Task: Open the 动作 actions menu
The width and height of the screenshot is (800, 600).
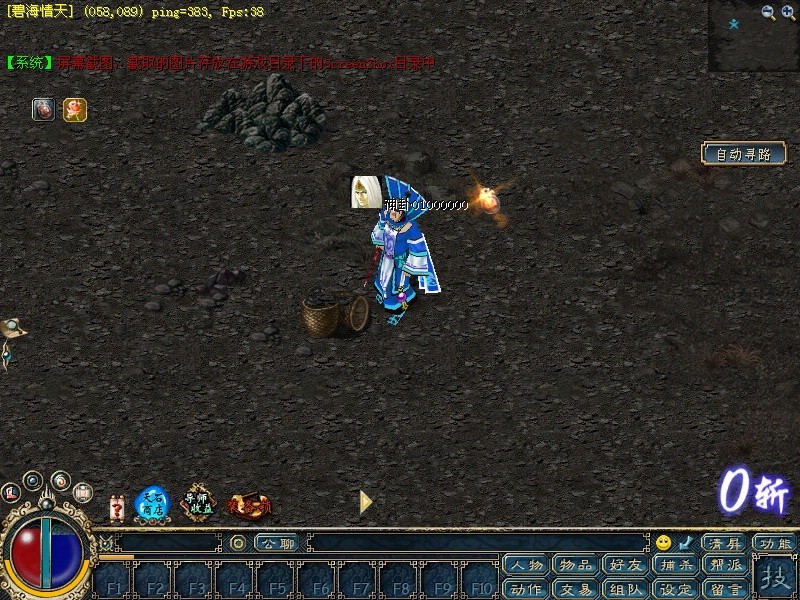Action: click(525, 588)
